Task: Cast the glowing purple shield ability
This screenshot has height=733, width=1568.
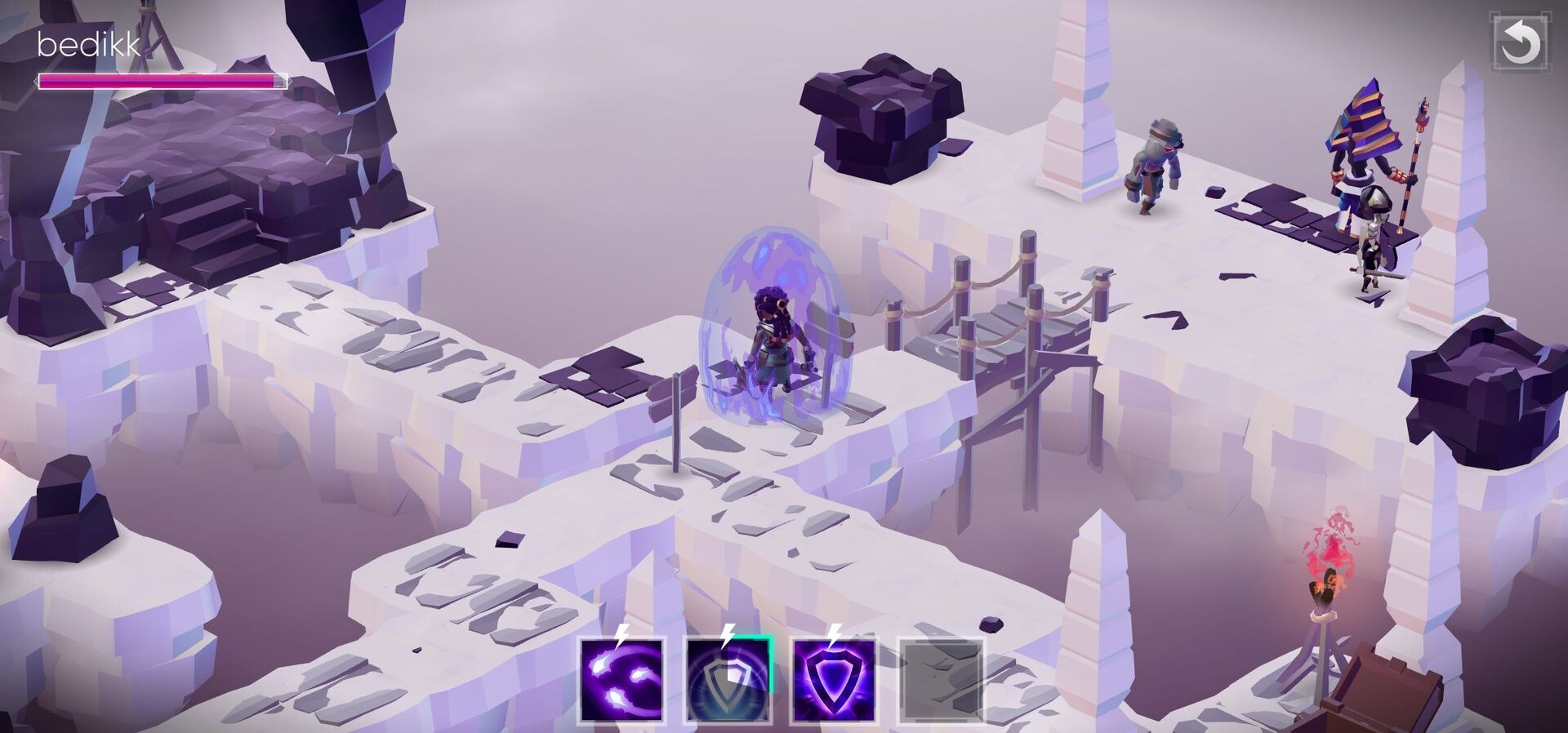Action: [834, 681]
